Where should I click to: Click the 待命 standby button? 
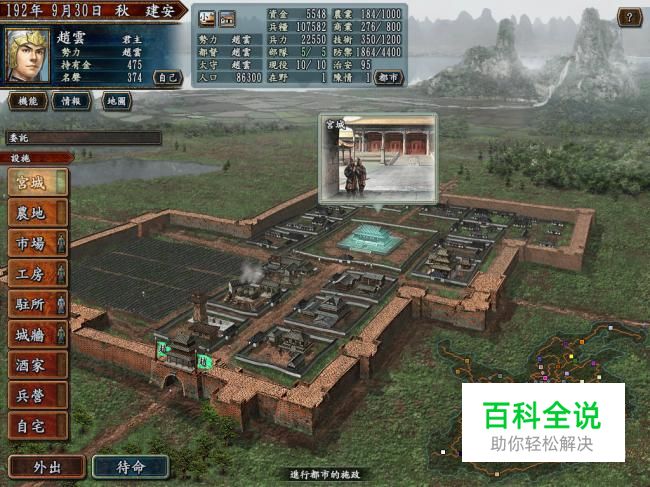(x=130, y=467)
